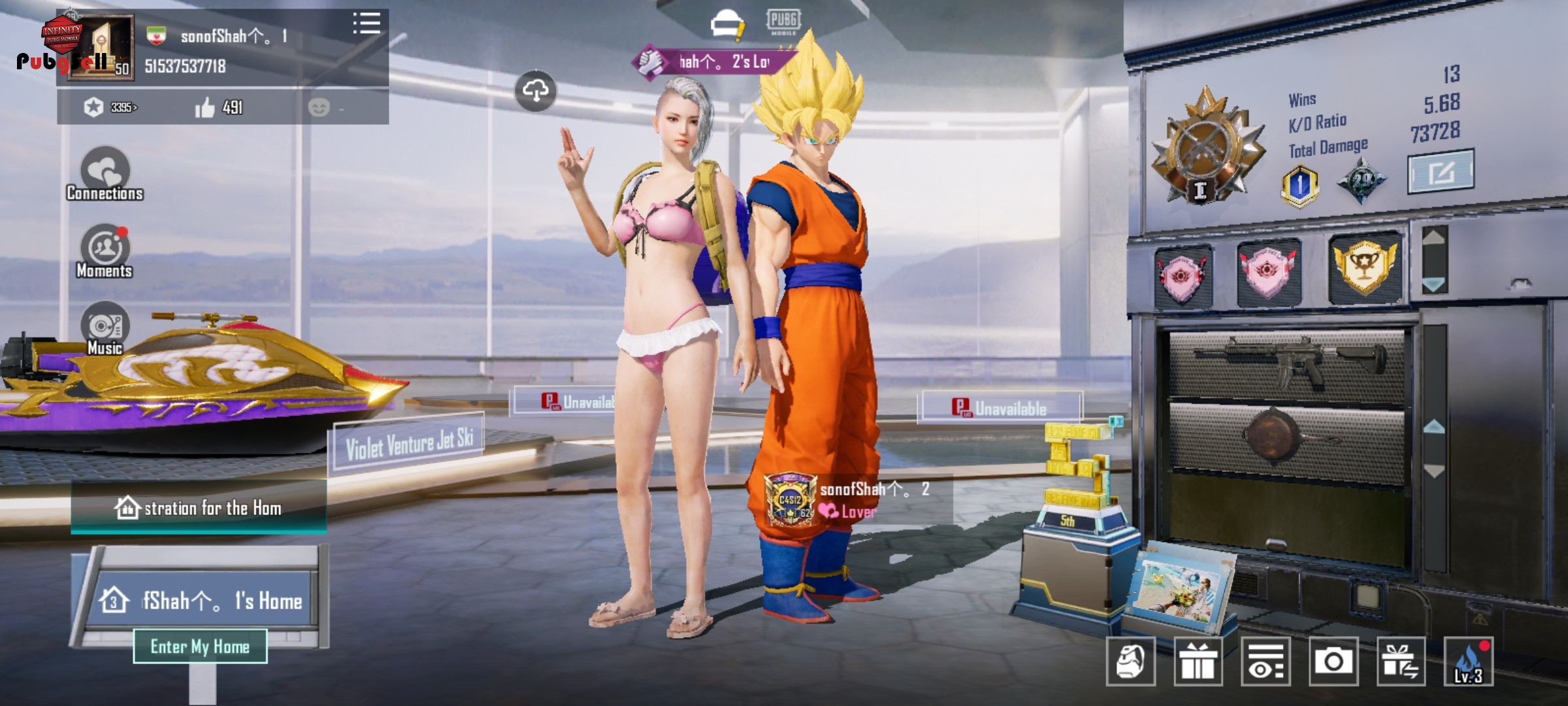
Task: Open the list menu icon
Action: pos(367,24)
